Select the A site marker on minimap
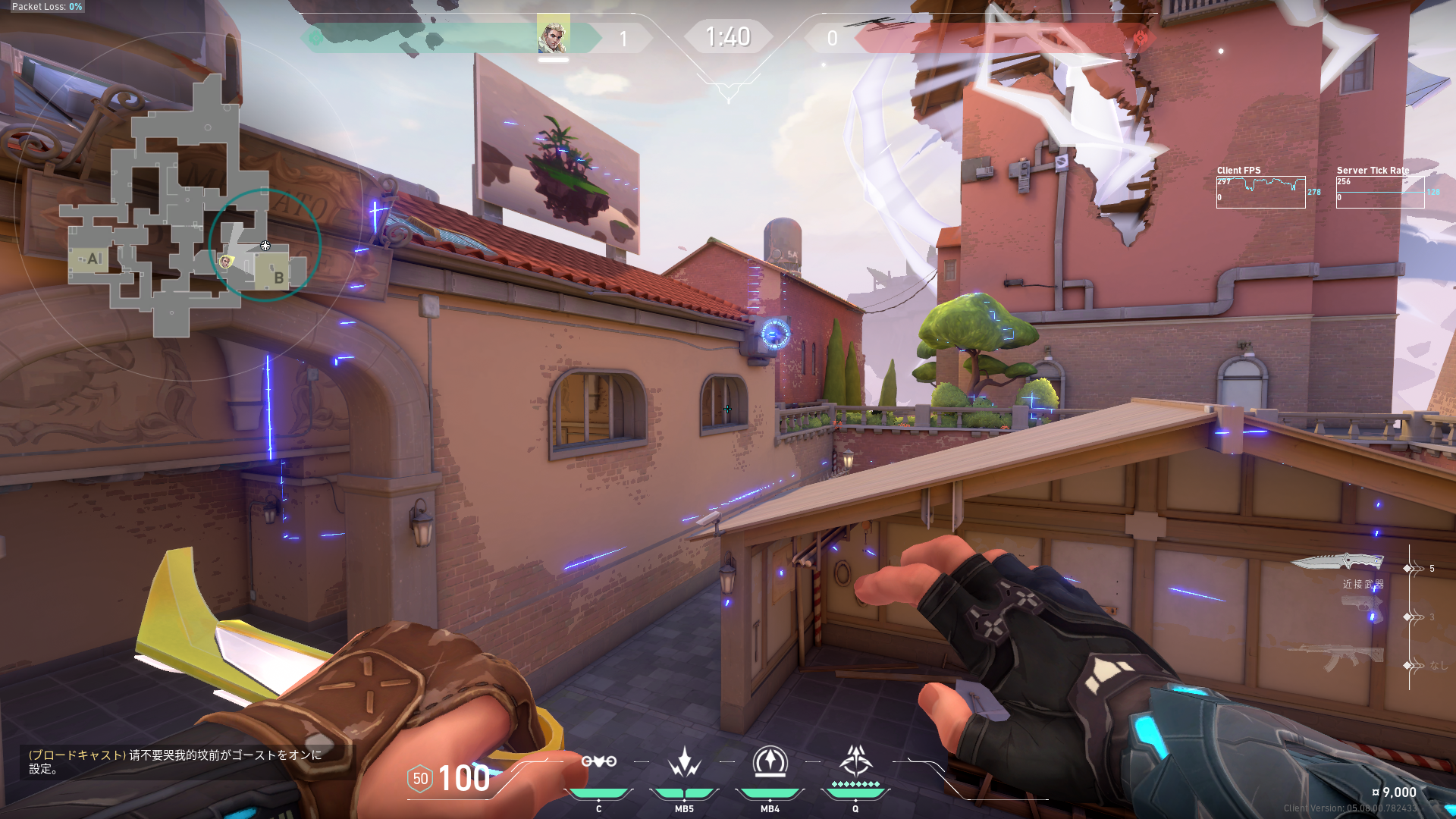The image size is (1456, 819). pos(94,259)
